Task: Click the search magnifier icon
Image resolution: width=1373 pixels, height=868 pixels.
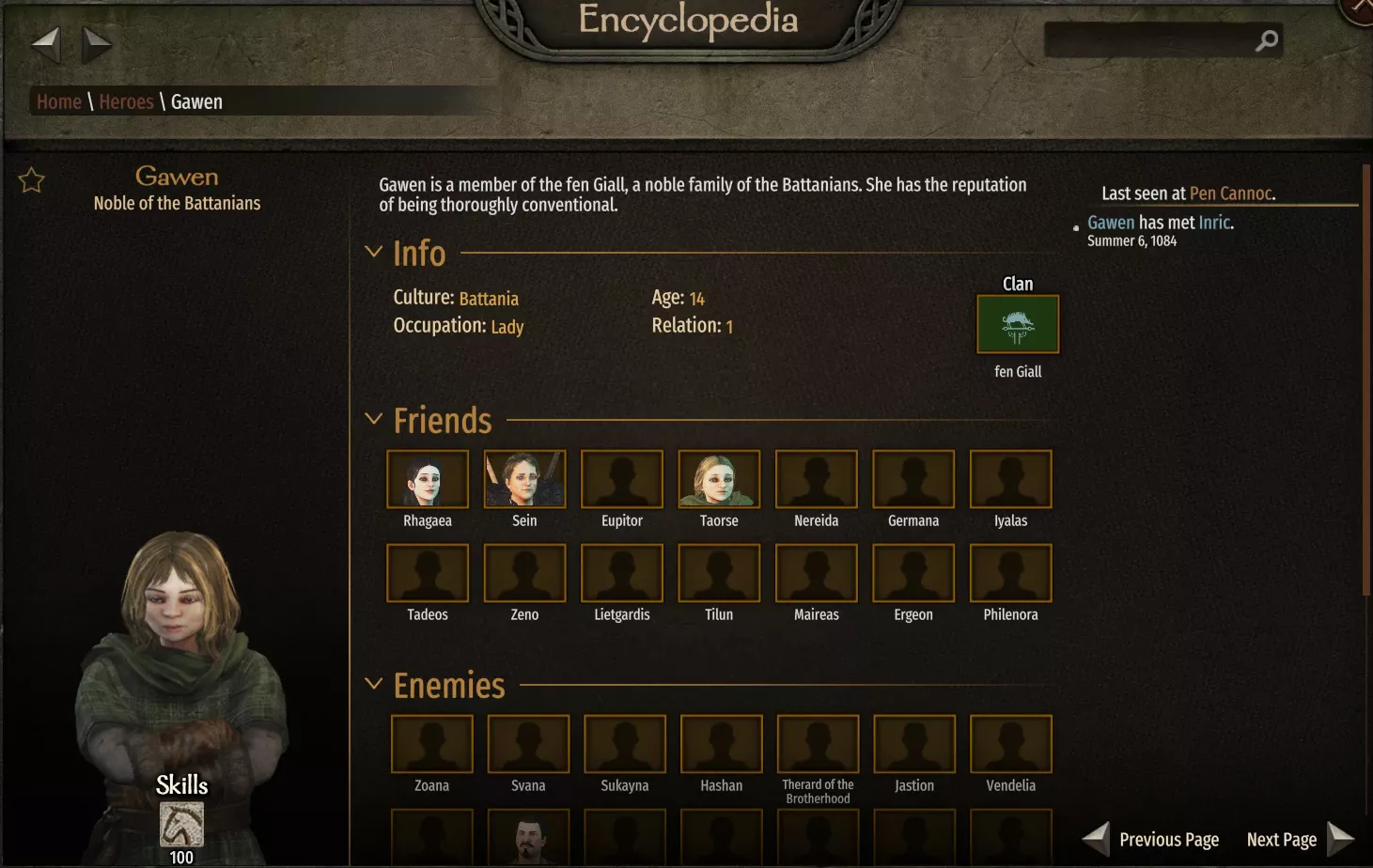Action: [x=1265, y=40]
